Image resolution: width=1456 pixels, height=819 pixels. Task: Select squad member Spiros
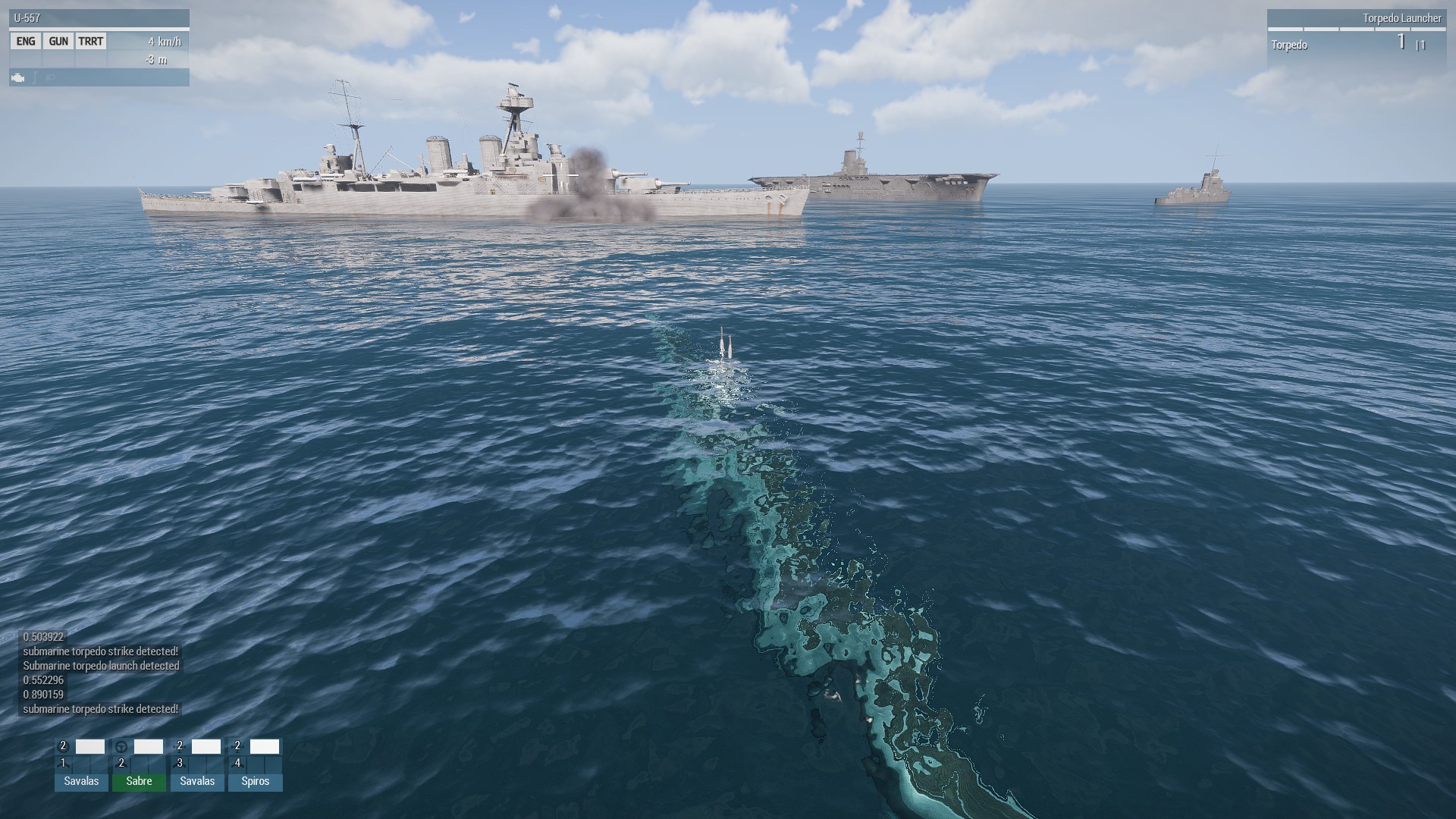[x=255, y=781]
